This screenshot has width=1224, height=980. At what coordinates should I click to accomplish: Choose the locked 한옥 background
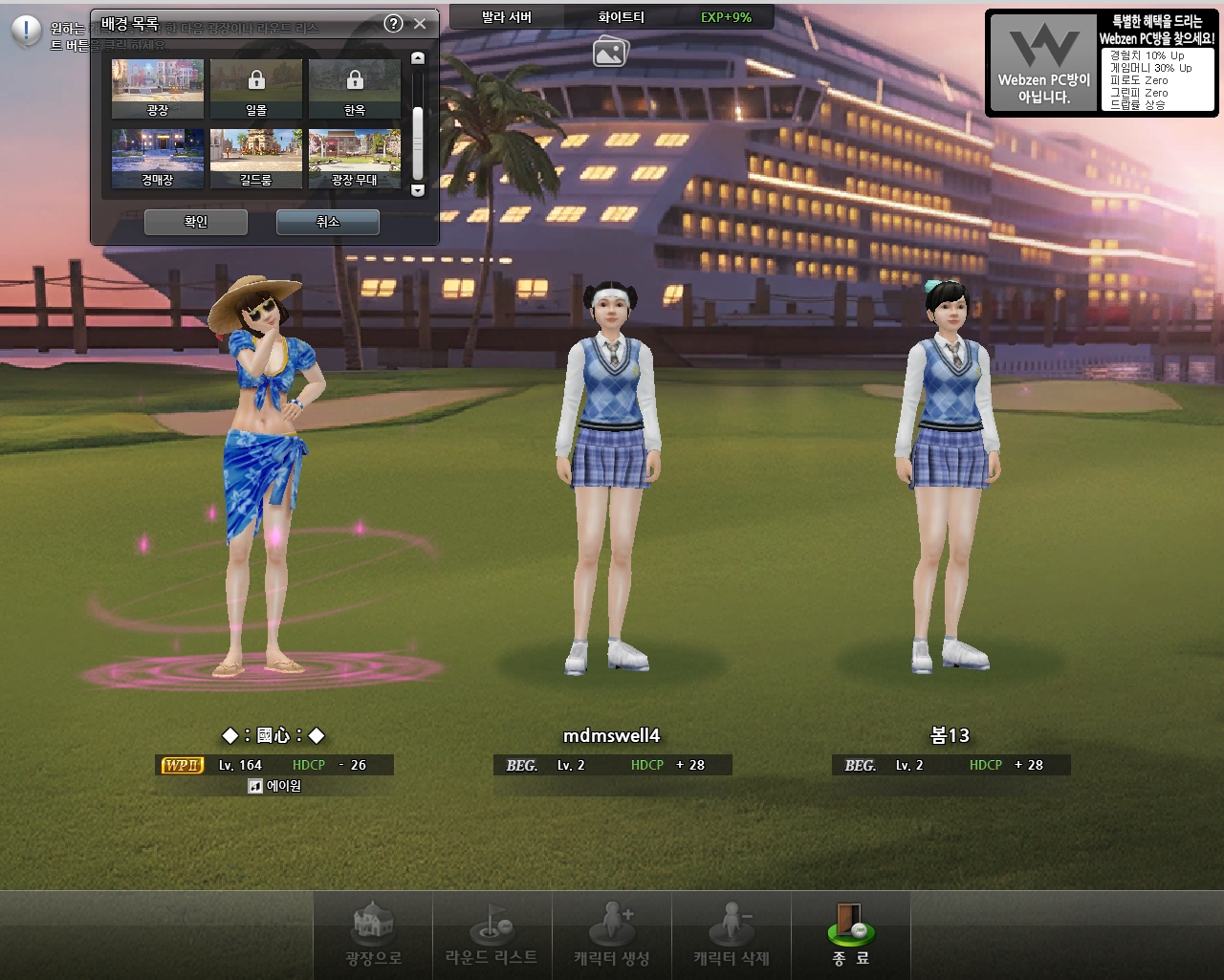355,88
